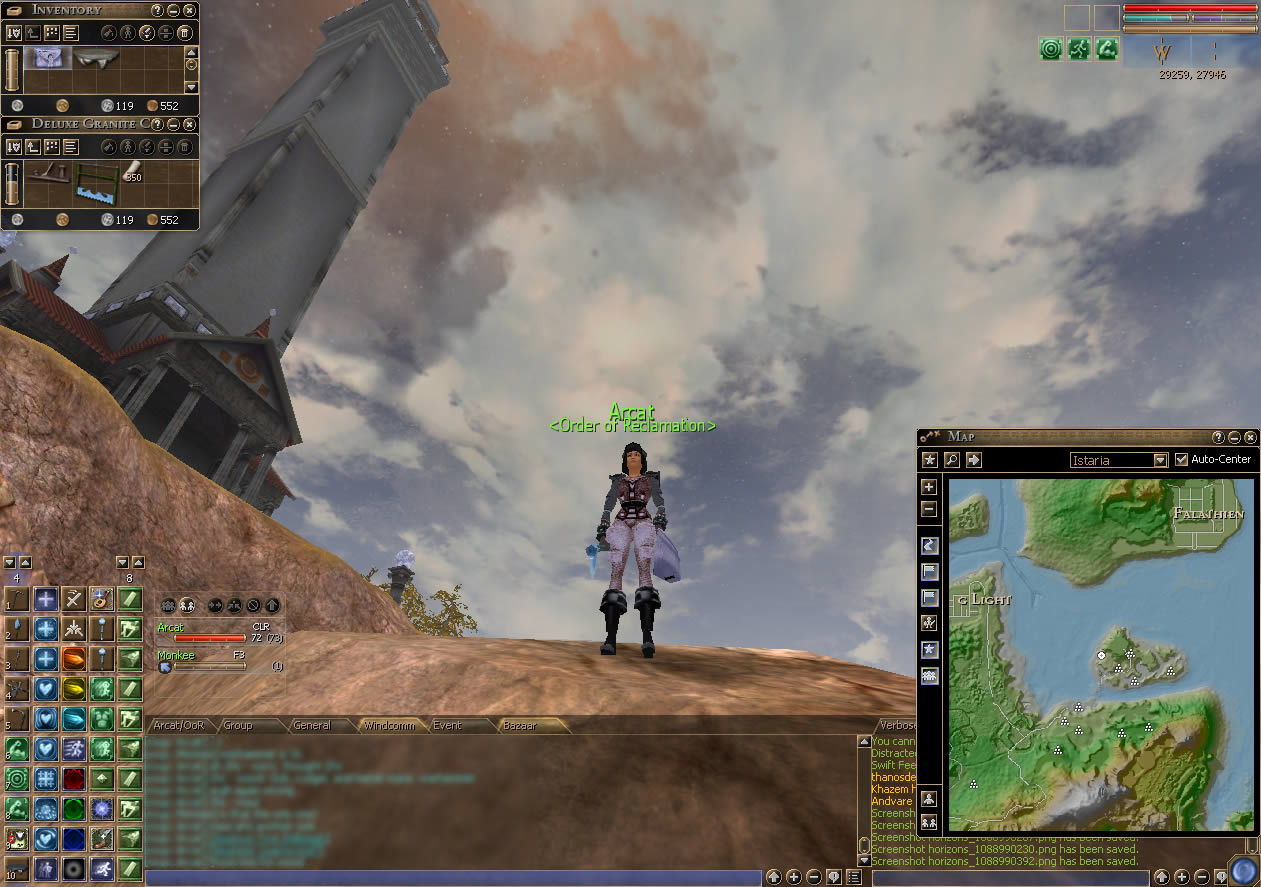Activate the red gear ability icon
Image resolution: width=1261 pixels, height=887 pixels.
pos(74,779)
